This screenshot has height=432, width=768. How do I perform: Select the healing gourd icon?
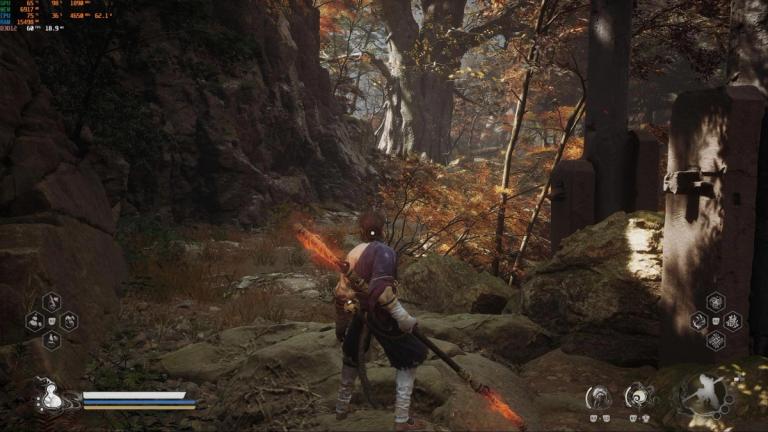point(46,397)
